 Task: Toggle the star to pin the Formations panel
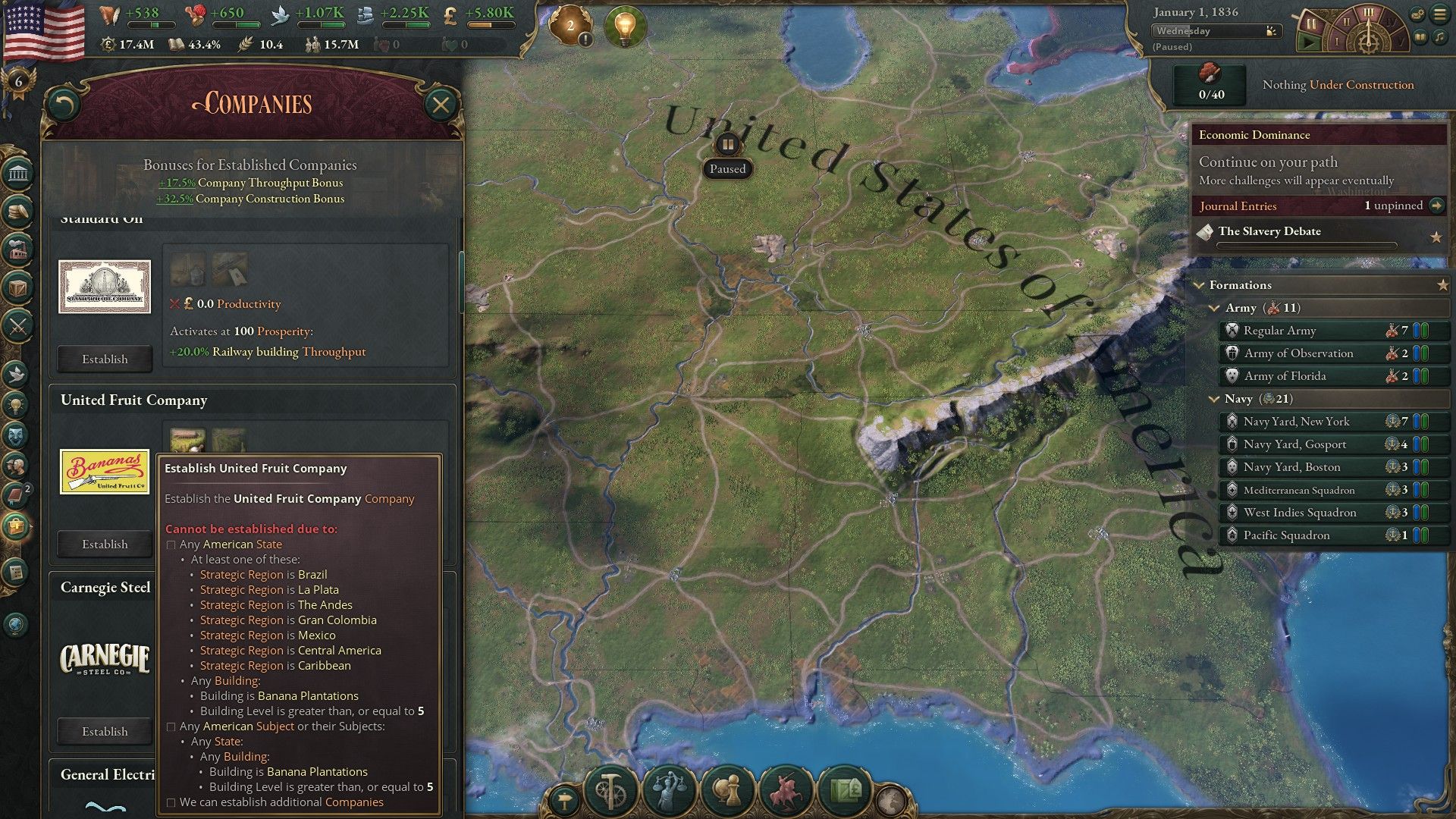[1442, 284]
